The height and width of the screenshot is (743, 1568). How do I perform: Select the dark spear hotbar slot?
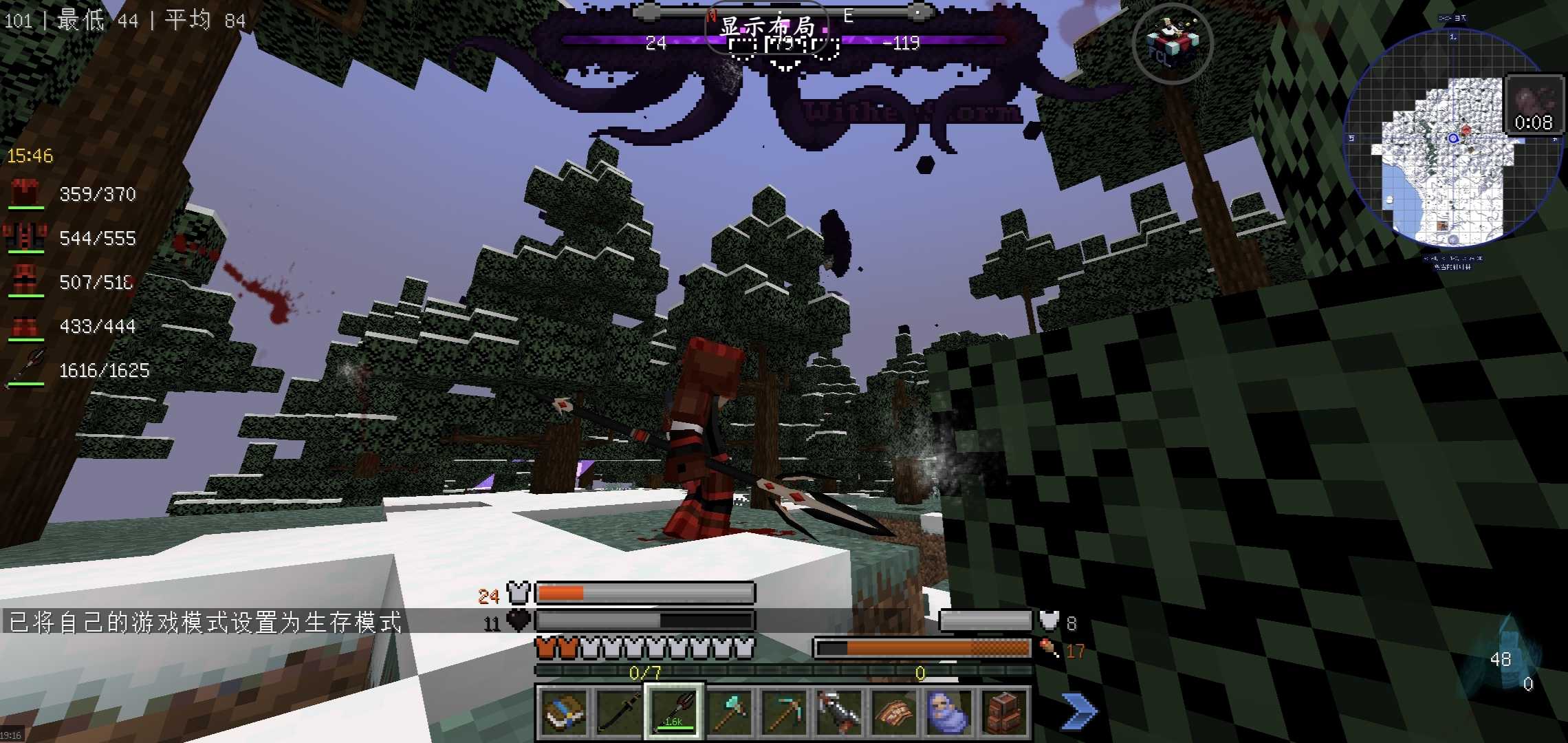point(673,712)
